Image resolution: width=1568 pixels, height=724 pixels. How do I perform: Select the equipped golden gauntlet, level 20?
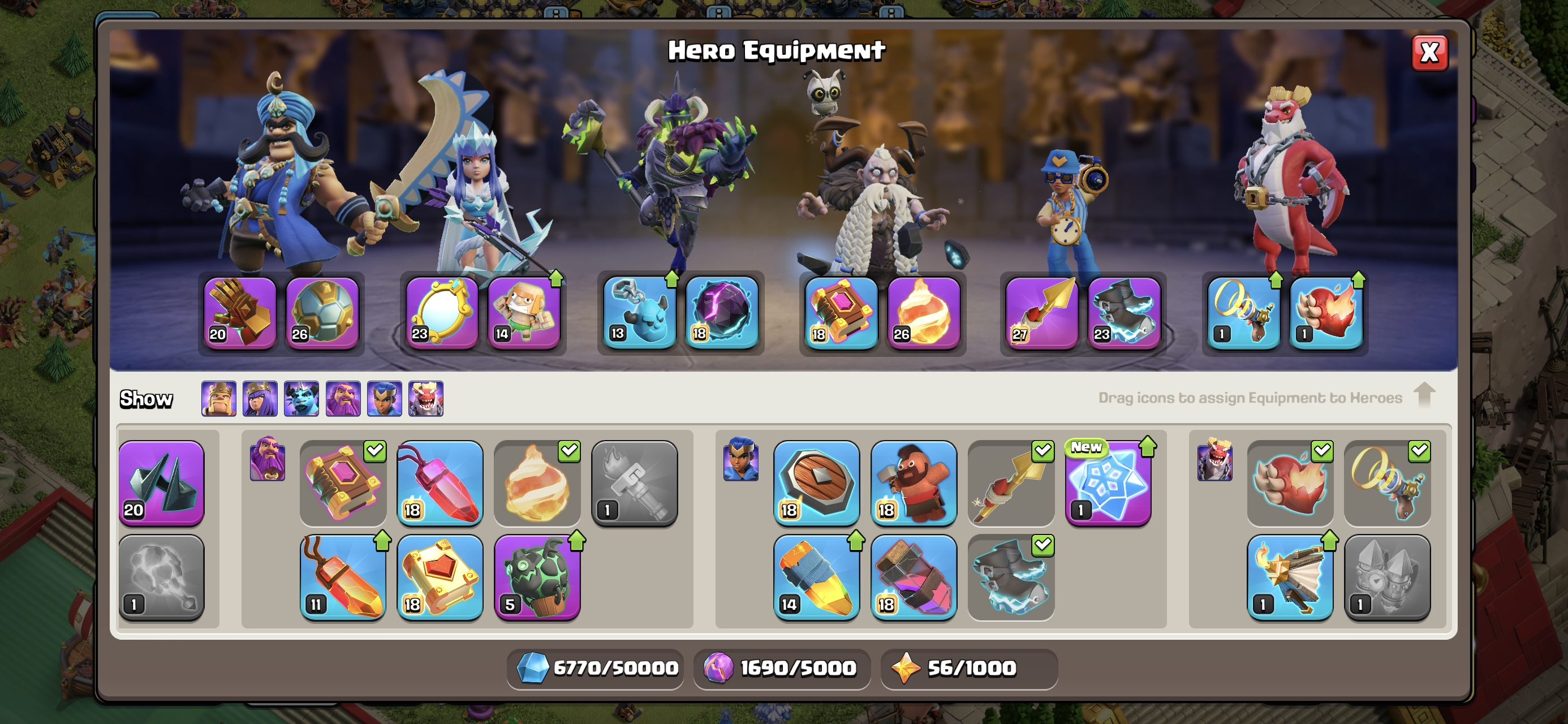pyautogui.click(x=239, y=313)
